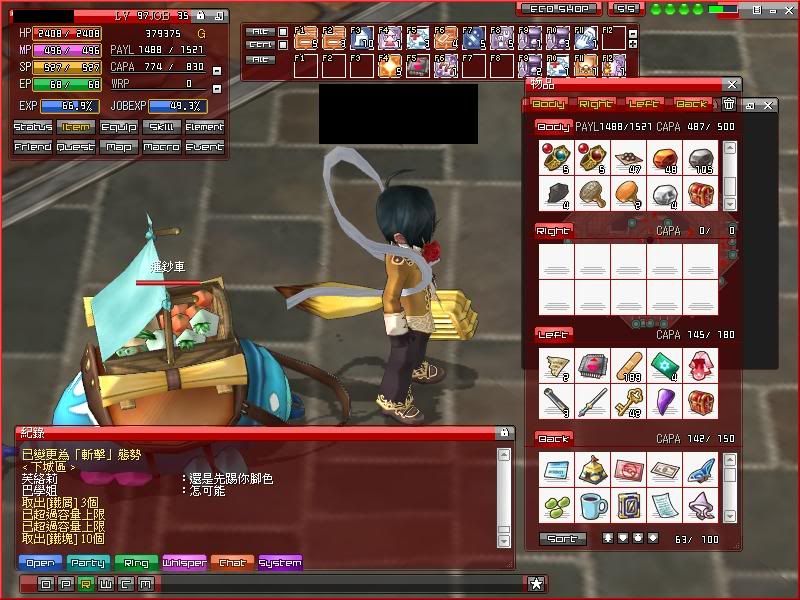Select the purple crystal item slot
800x600 pixels.
click(x=664, y=401)
